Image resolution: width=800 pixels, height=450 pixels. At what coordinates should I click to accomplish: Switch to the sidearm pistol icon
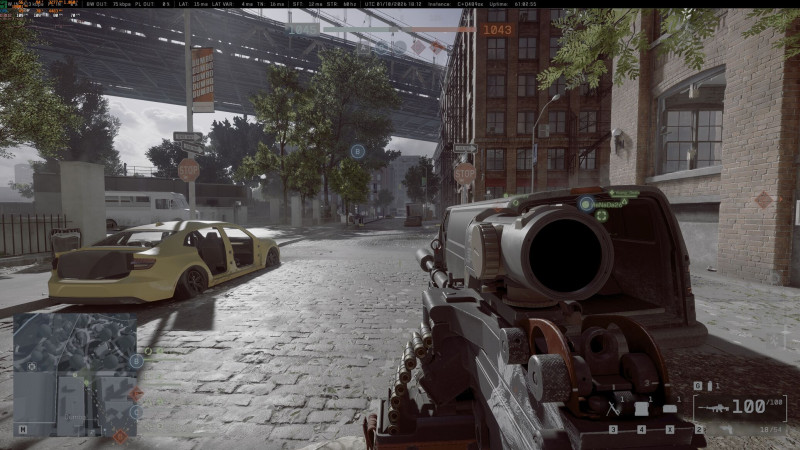pos(726,429)
